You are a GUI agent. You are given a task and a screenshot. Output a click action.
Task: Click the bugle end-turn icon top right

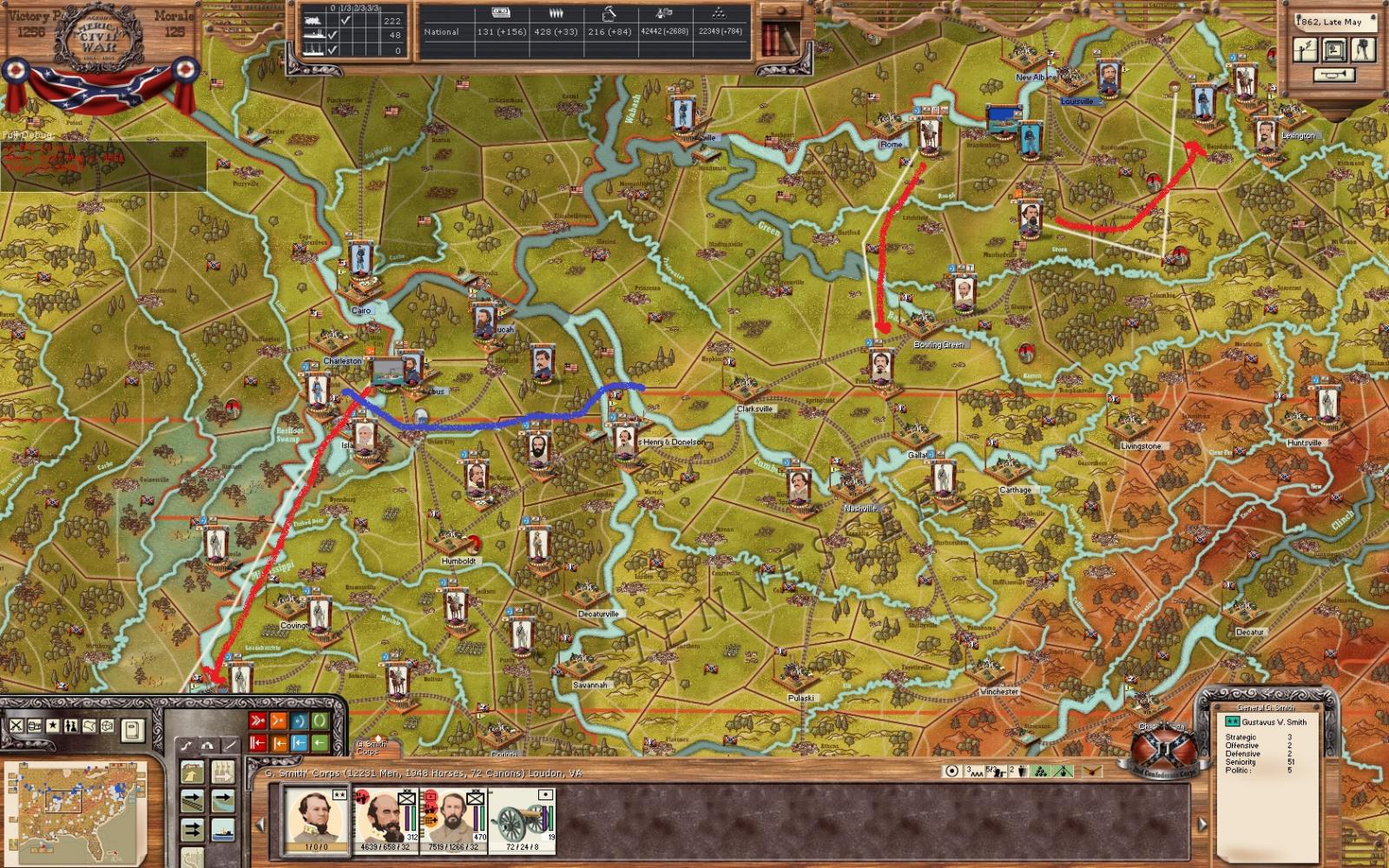point(1333,75)
